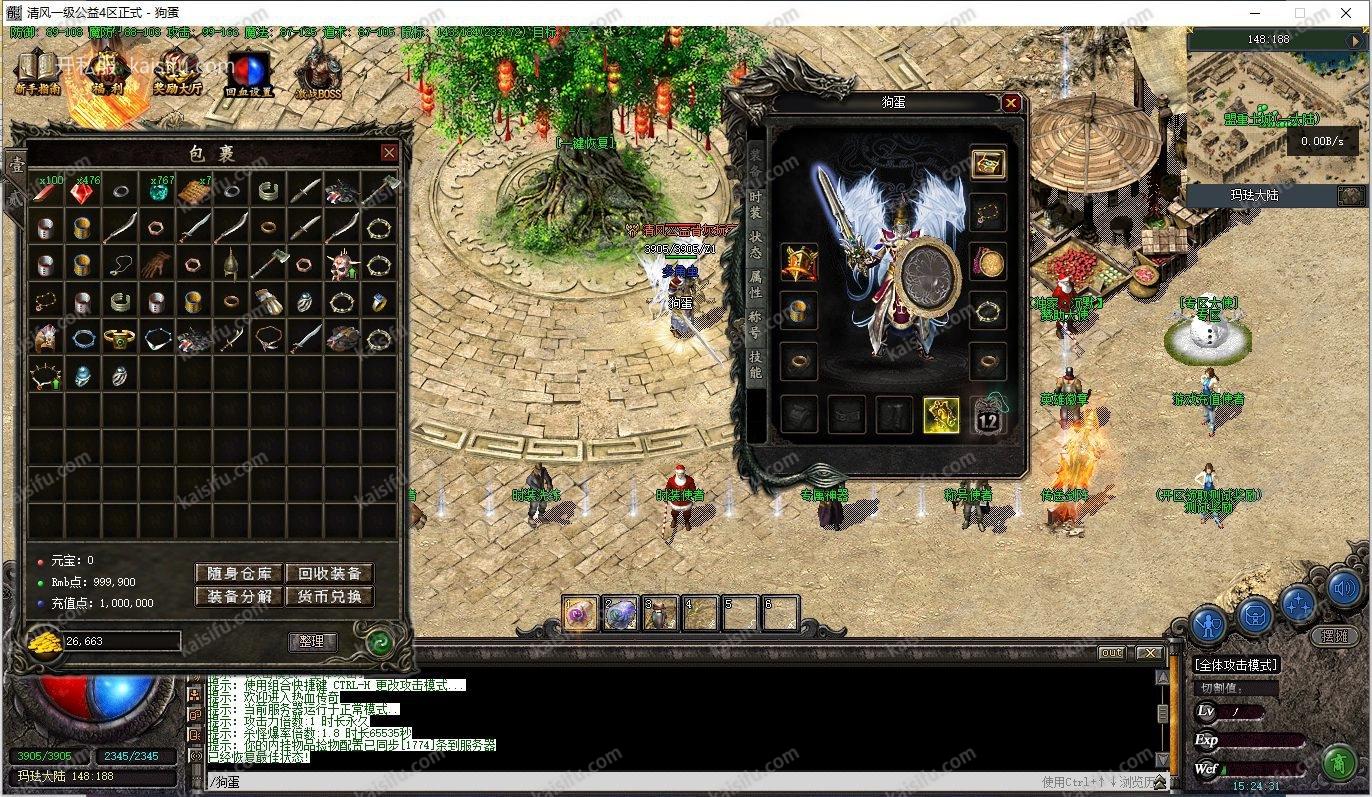Open the 奖励大厅 reward hall
Viewport: 1372px width, 797px height.
pyautogui.click(x=178, y=70)
